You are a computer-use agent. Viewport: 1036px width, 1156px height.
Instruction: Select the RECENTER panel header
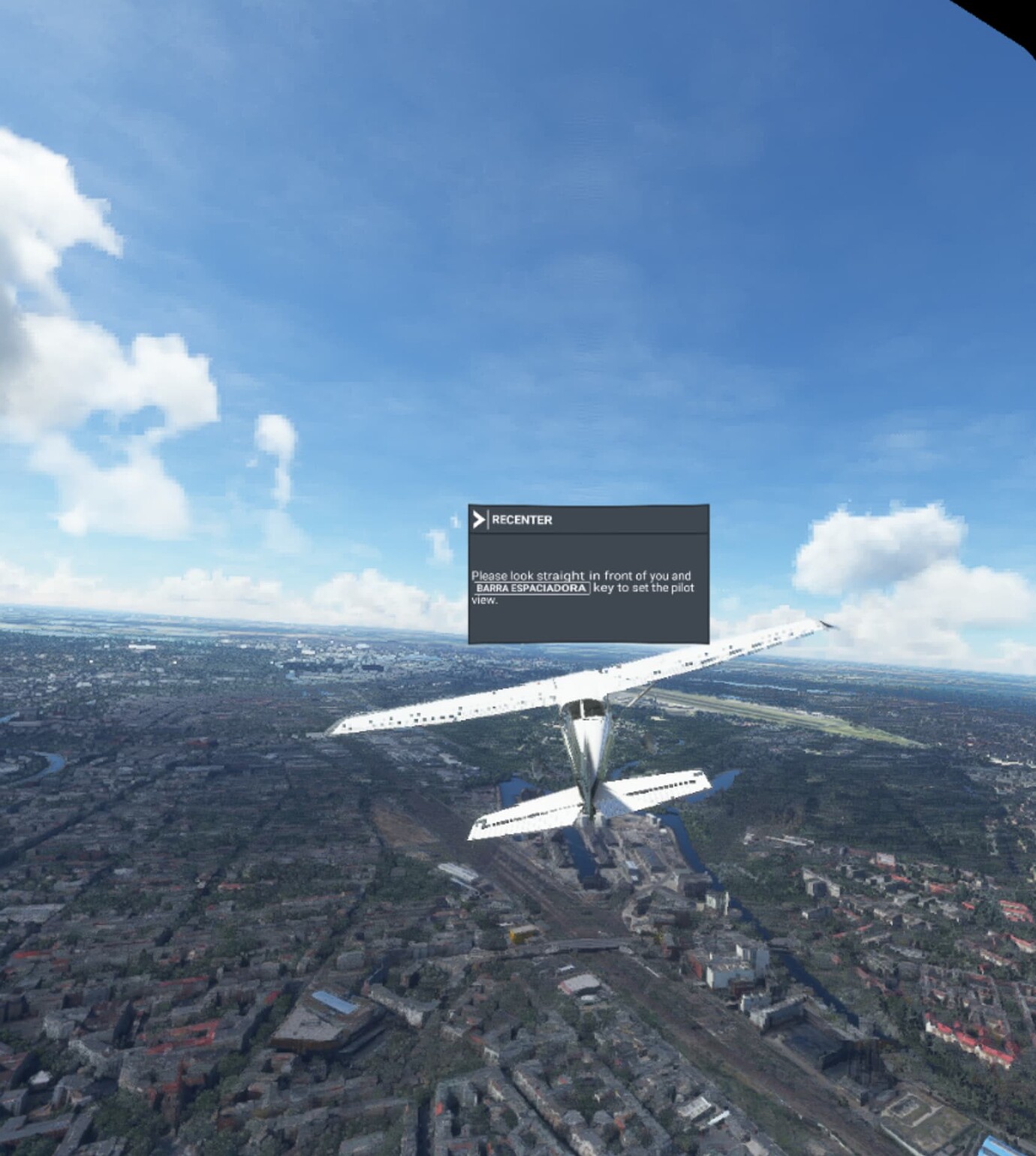pyautogui.click(x=586, y=519)
